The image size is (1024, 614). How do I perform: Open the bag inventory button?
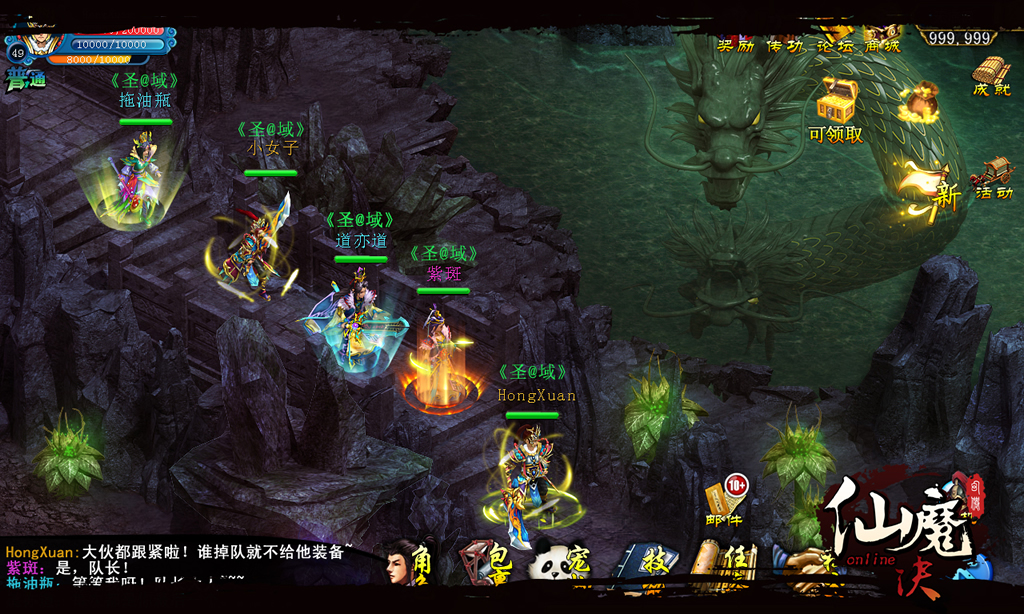(x=487, y=563)
